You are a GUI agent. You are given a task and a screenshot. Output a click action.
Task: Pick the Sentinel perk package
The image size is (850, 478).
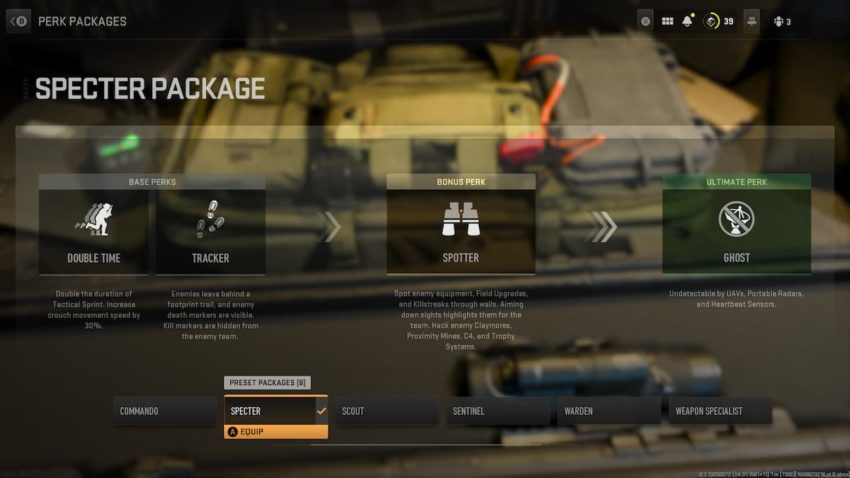pos(497,411)
